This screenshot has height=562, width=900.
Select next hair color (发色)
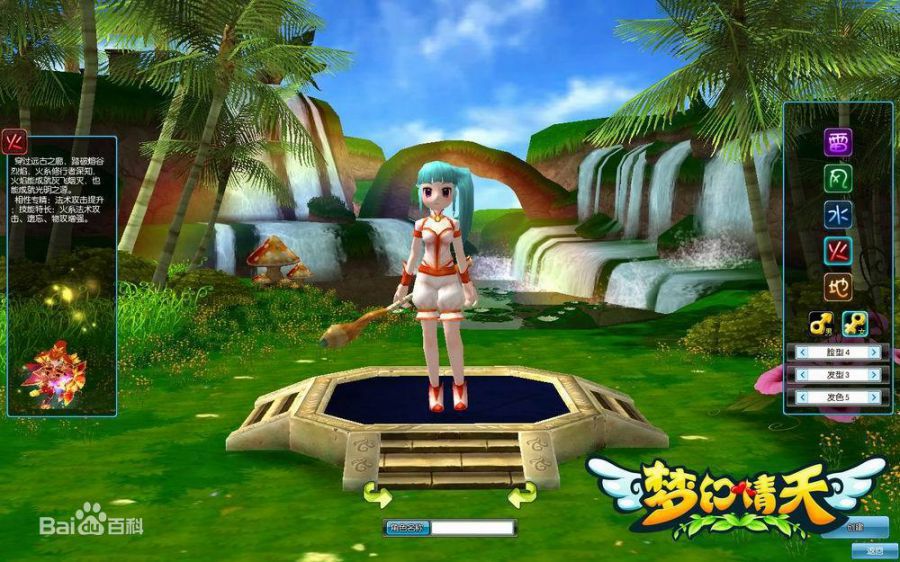point(874,397)
